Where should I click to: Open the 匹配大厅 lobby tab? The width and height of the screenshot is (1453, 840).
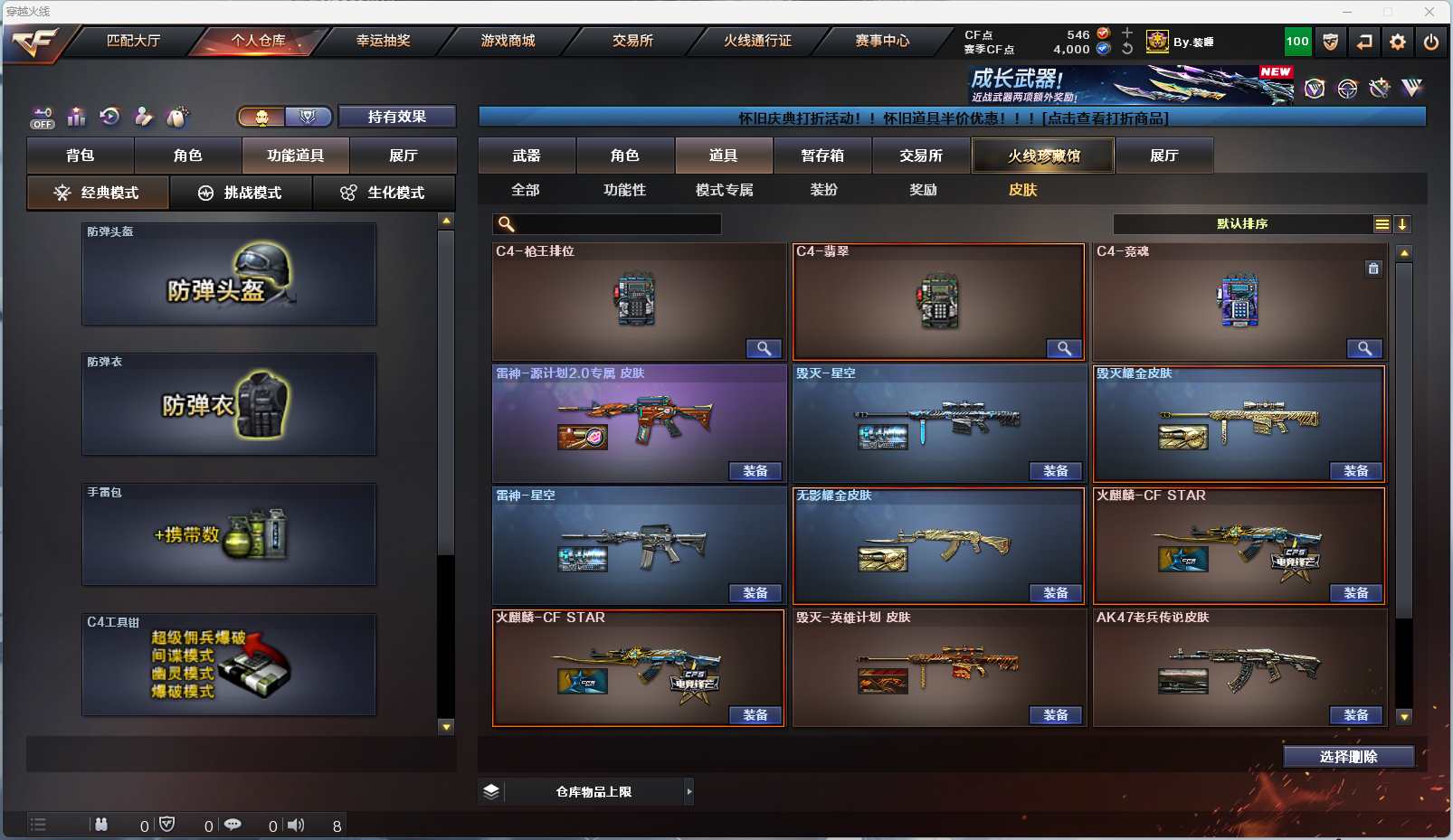[133, 41]
